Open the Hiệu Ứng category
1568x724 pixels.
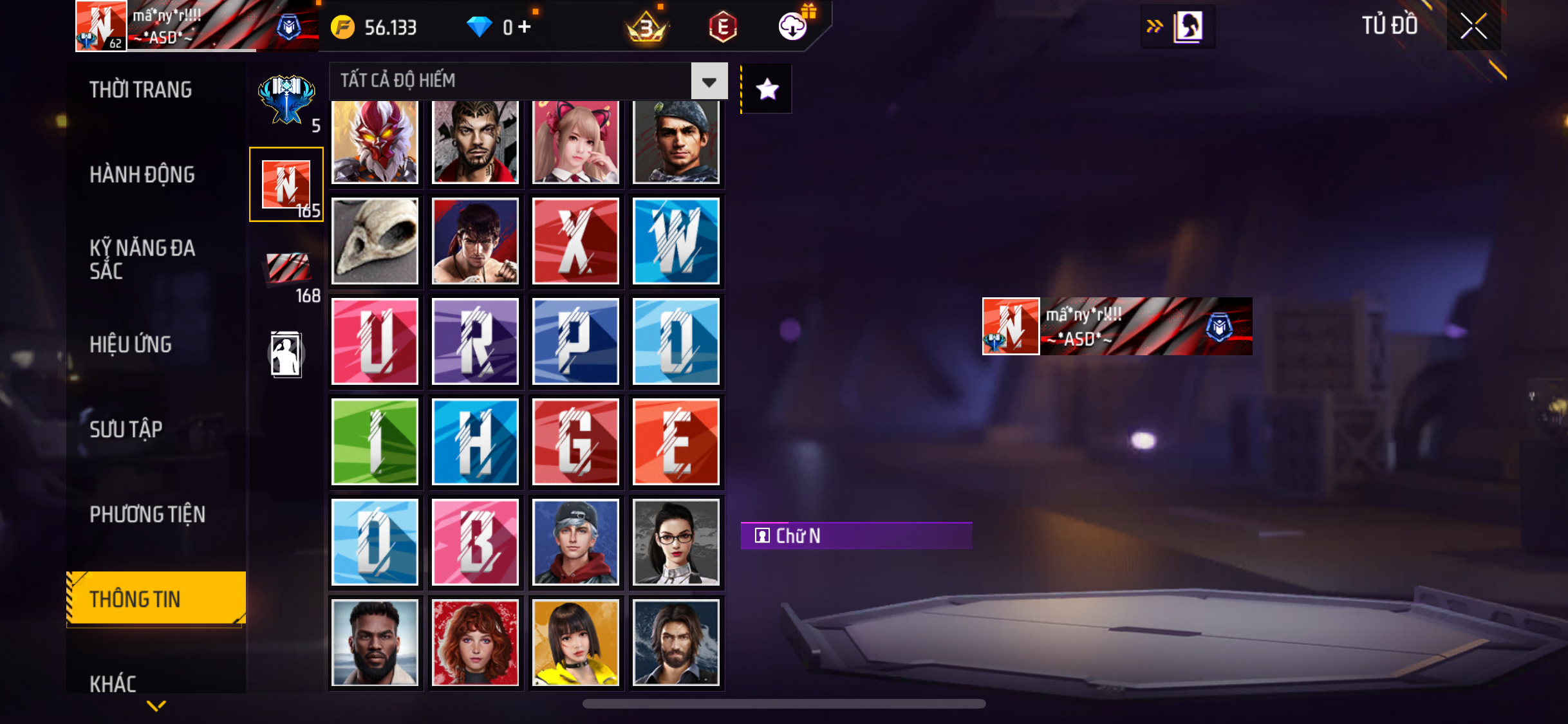[x=131, y=344]
